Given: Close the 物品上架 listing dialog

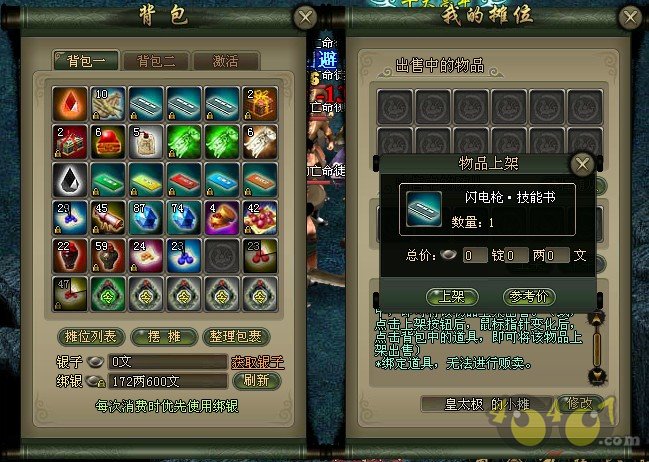Looking at the screenshot, I should coord(582,164).
